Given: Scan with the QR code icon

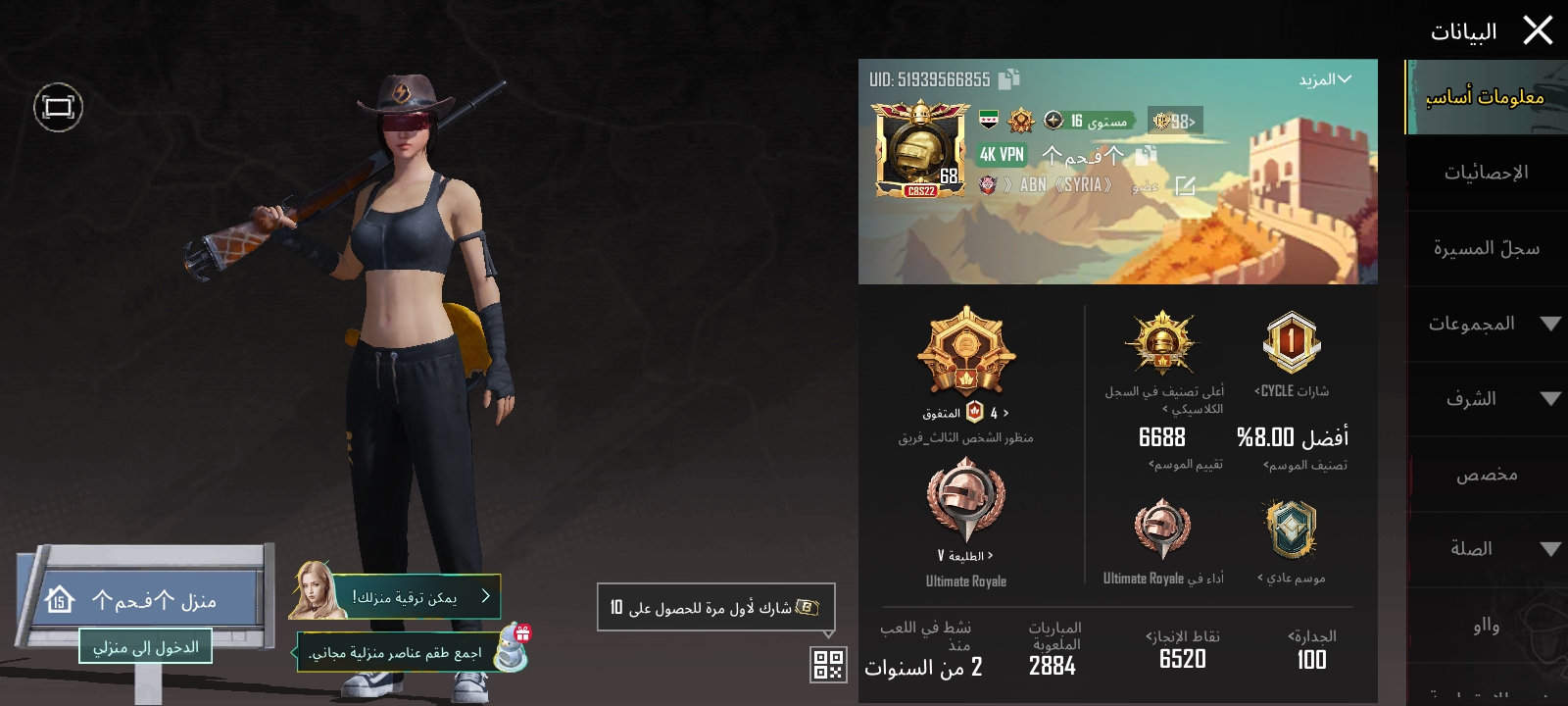Looking at the screenshot, I should (x=829, y=663).
